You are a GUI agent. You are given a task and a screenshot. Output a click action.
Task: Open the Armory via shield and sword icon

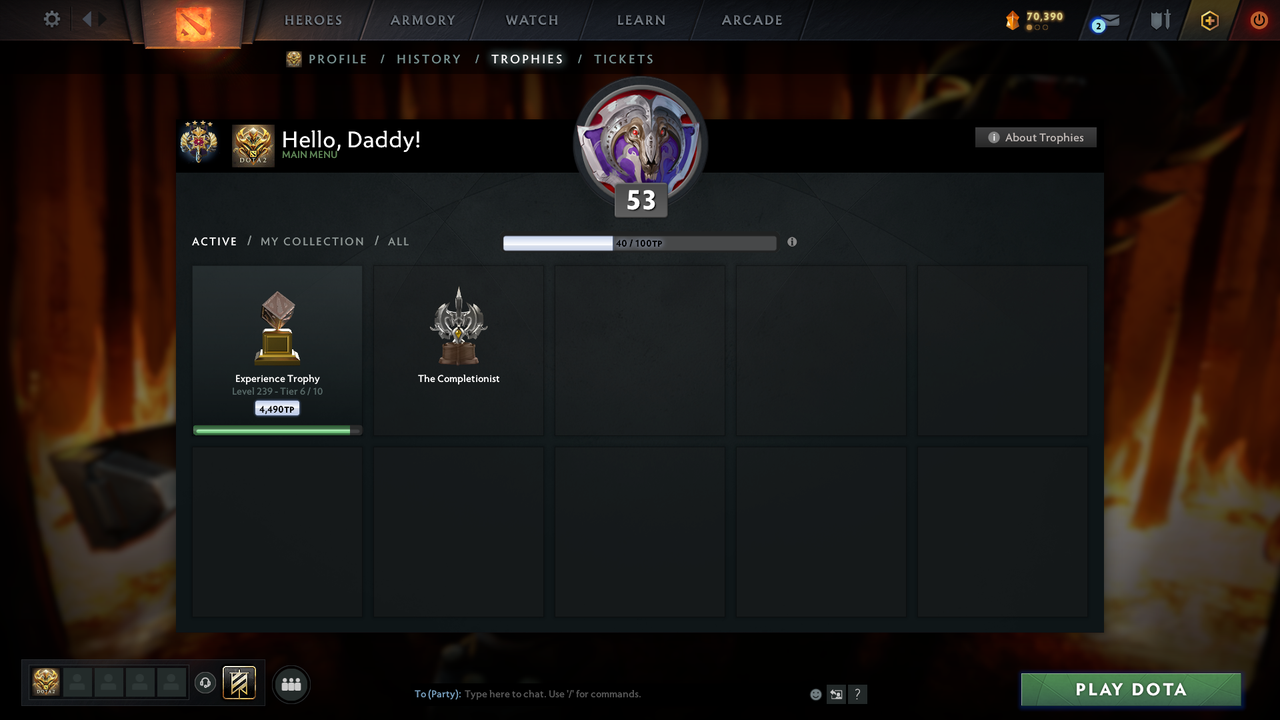[1159, 20]
